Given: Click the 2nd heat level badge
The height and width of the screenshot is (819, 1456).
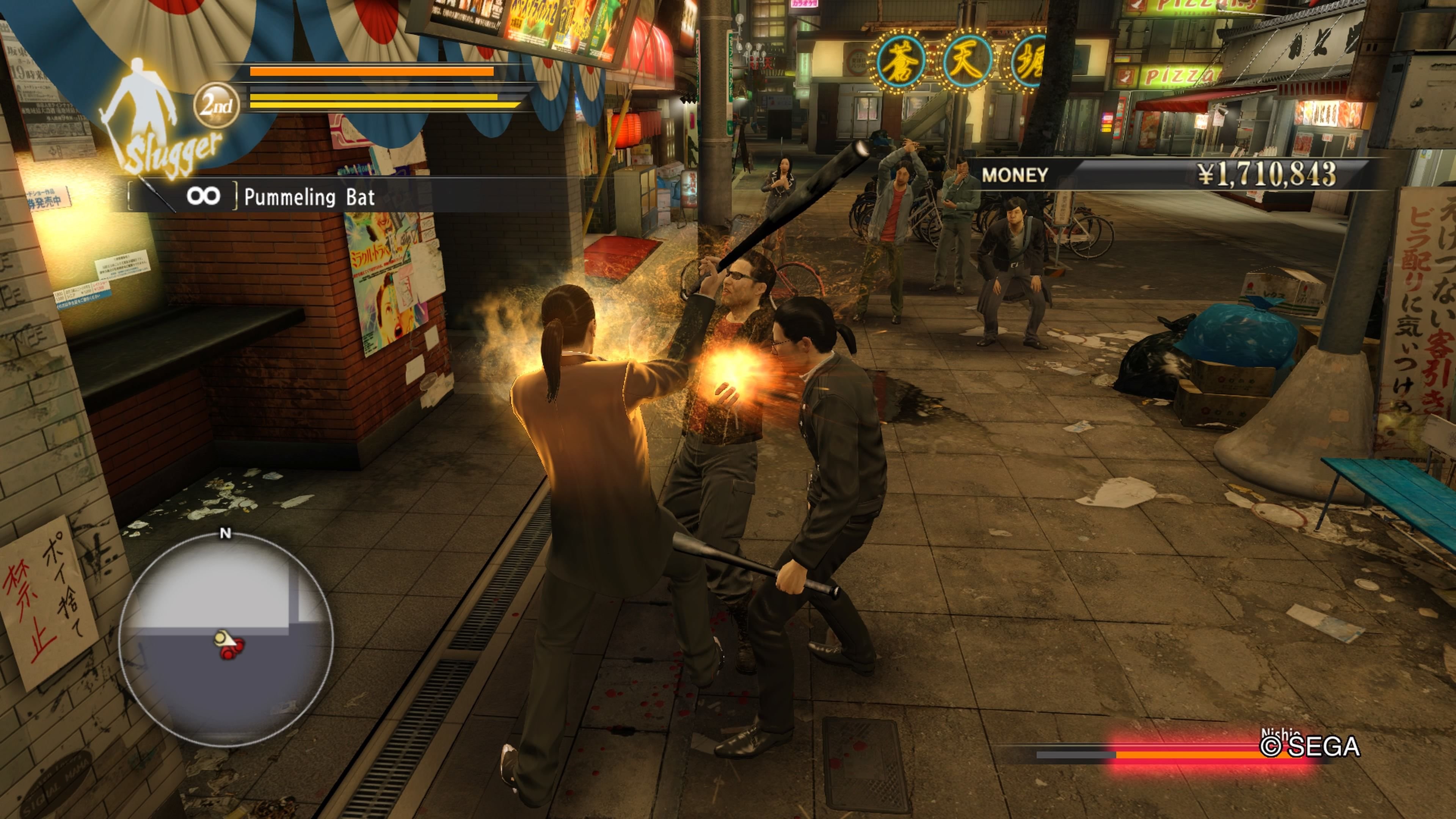Looking at the screenshot, I should point(217,105).
